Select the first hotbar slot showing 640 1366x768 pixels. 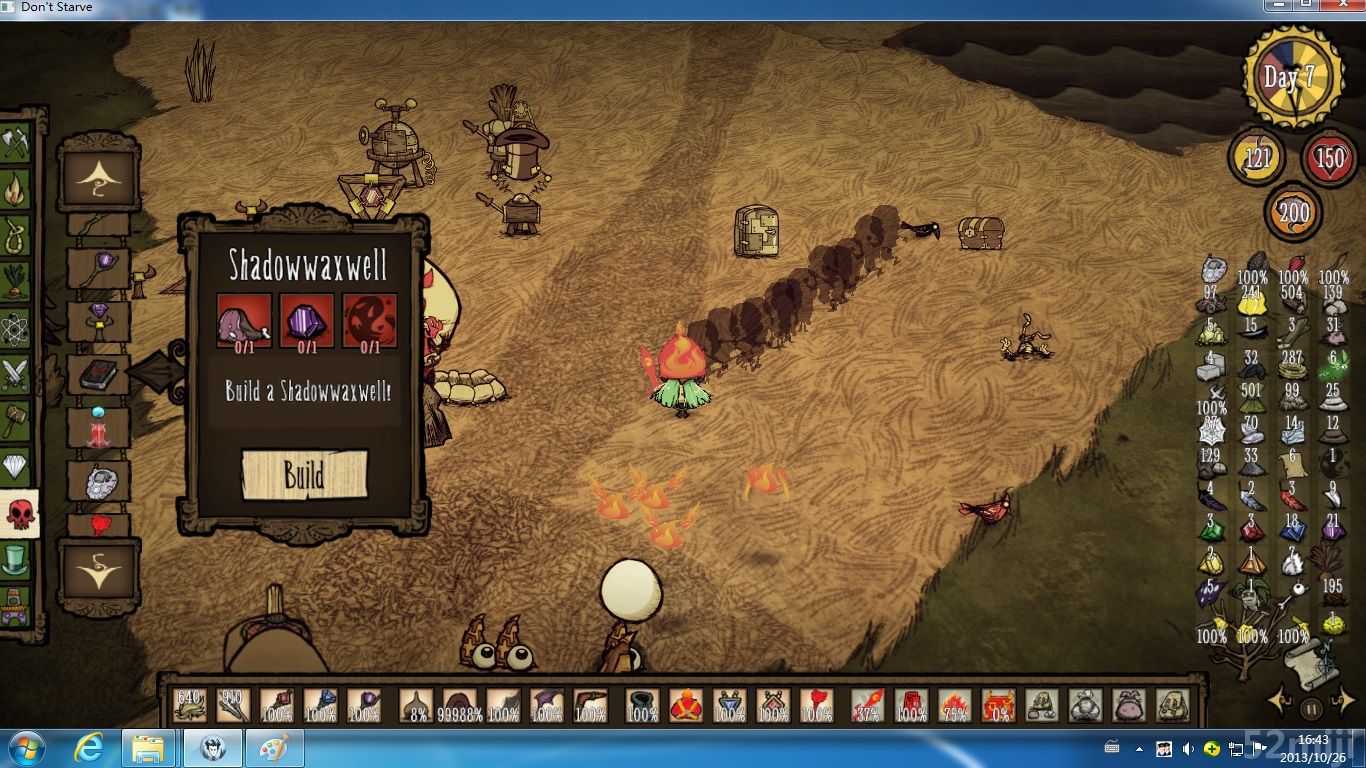click(x=189, y=704)
